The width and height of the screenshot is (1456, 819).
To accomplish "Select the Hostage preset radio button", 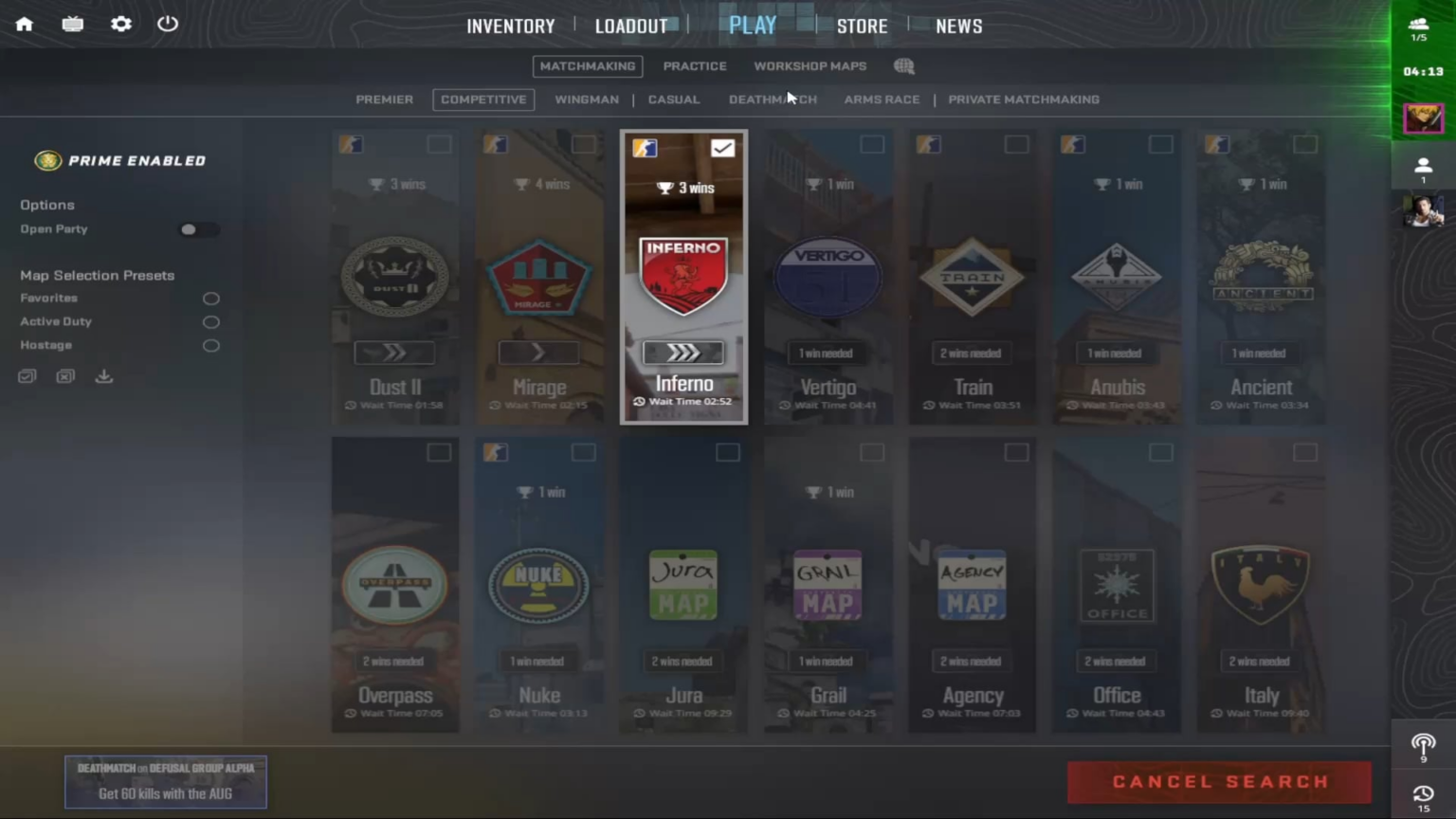I will click(x=210, y=346).
